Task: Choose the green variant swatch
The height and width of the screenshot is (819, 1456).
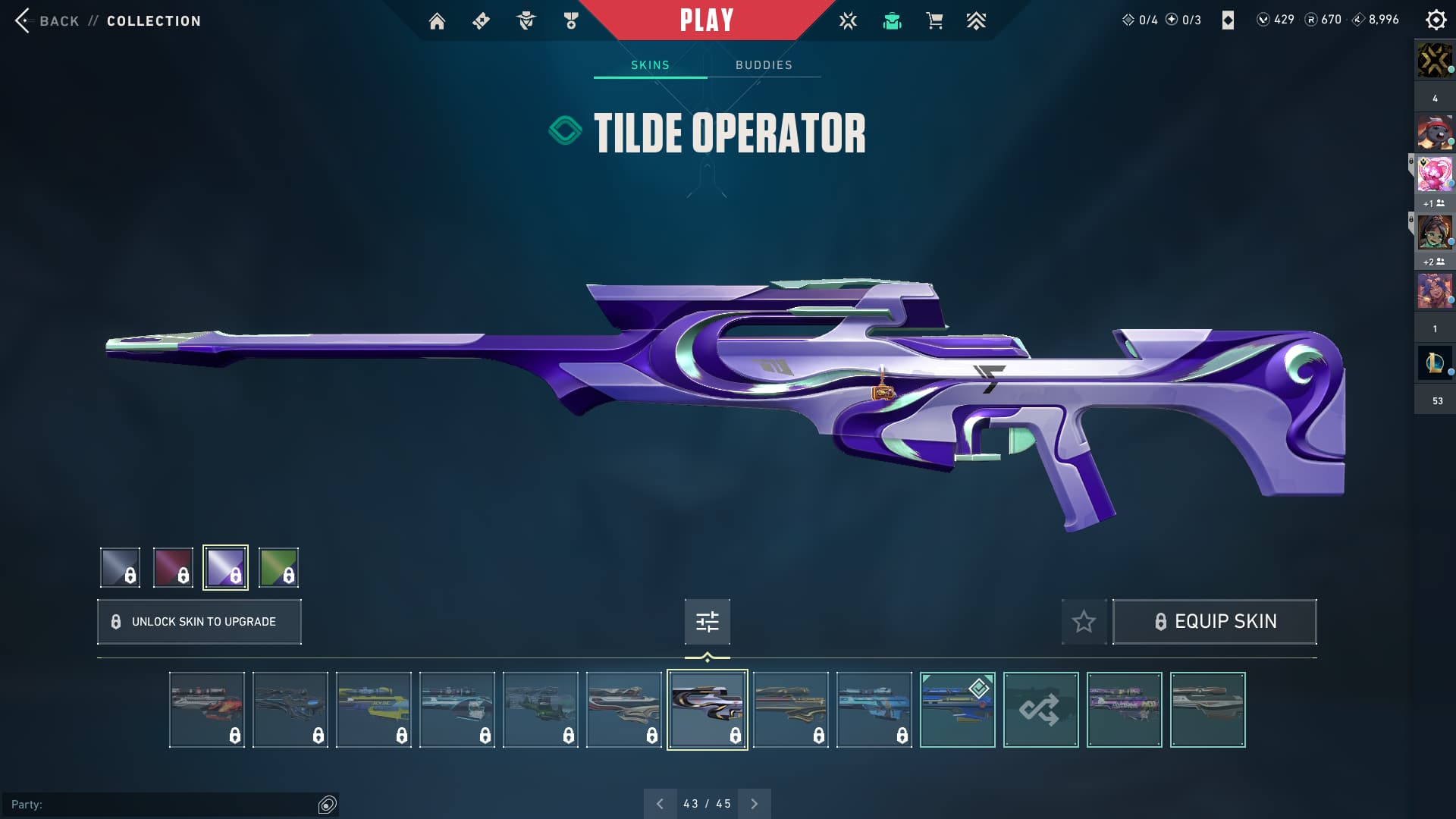Action: coord(278,567)
